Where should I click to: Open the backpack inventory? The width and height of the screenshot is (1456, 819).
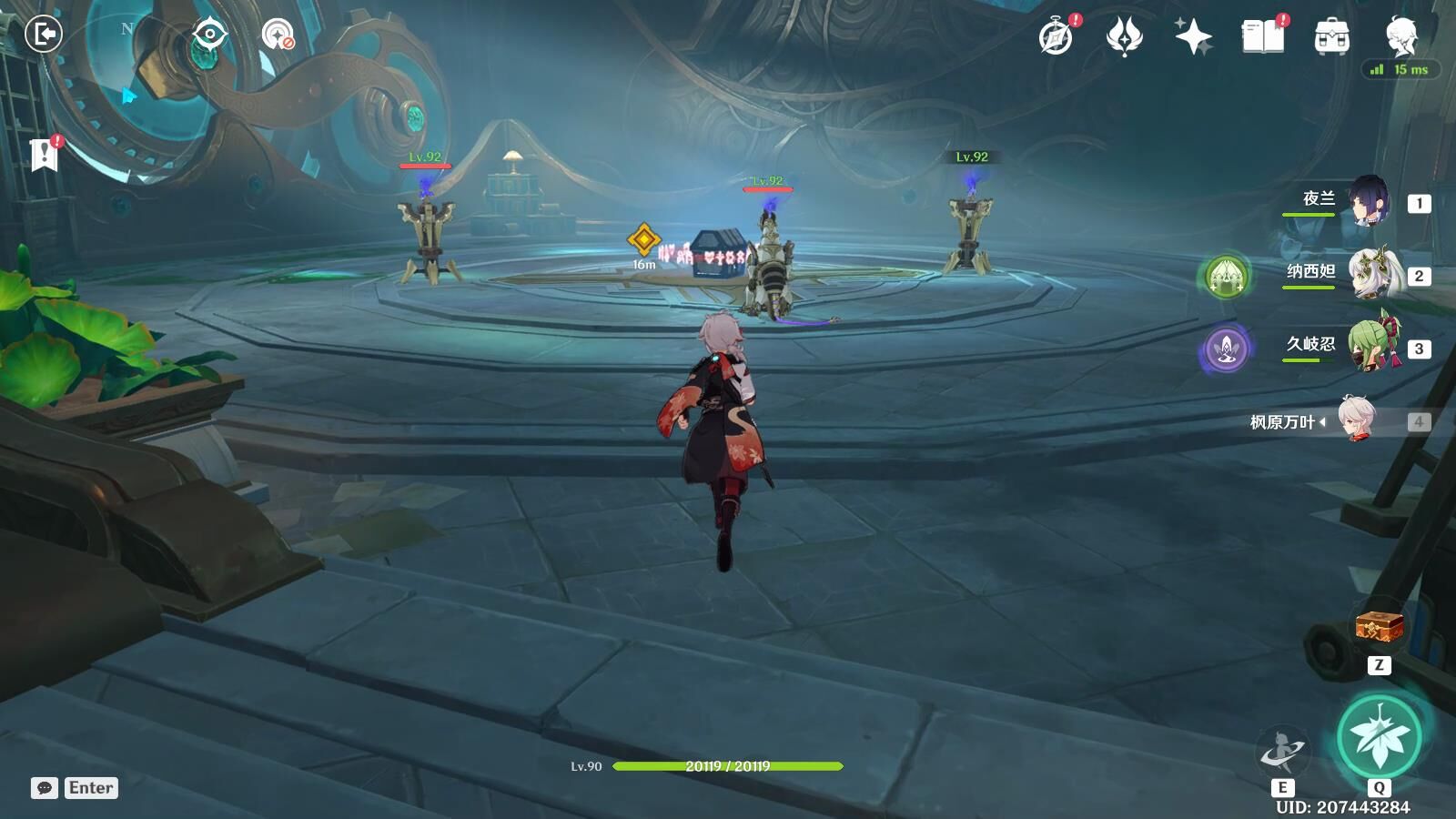(x=1331, y=37)
